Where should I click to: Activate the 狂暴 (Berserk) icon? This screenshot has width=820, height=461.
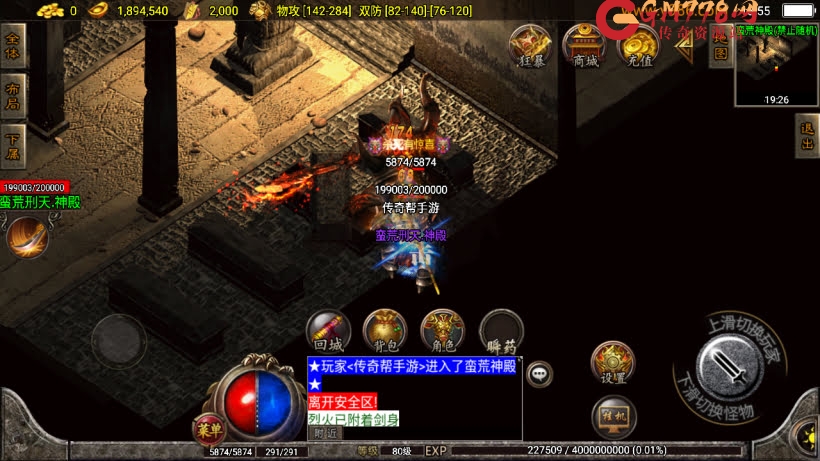tap(531, 45)
